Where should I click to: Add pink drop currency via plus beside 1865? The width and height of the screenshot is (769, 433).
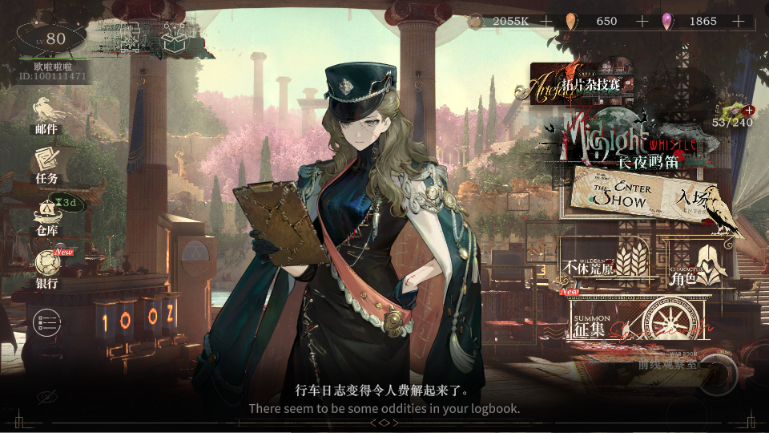pos(740,21)
